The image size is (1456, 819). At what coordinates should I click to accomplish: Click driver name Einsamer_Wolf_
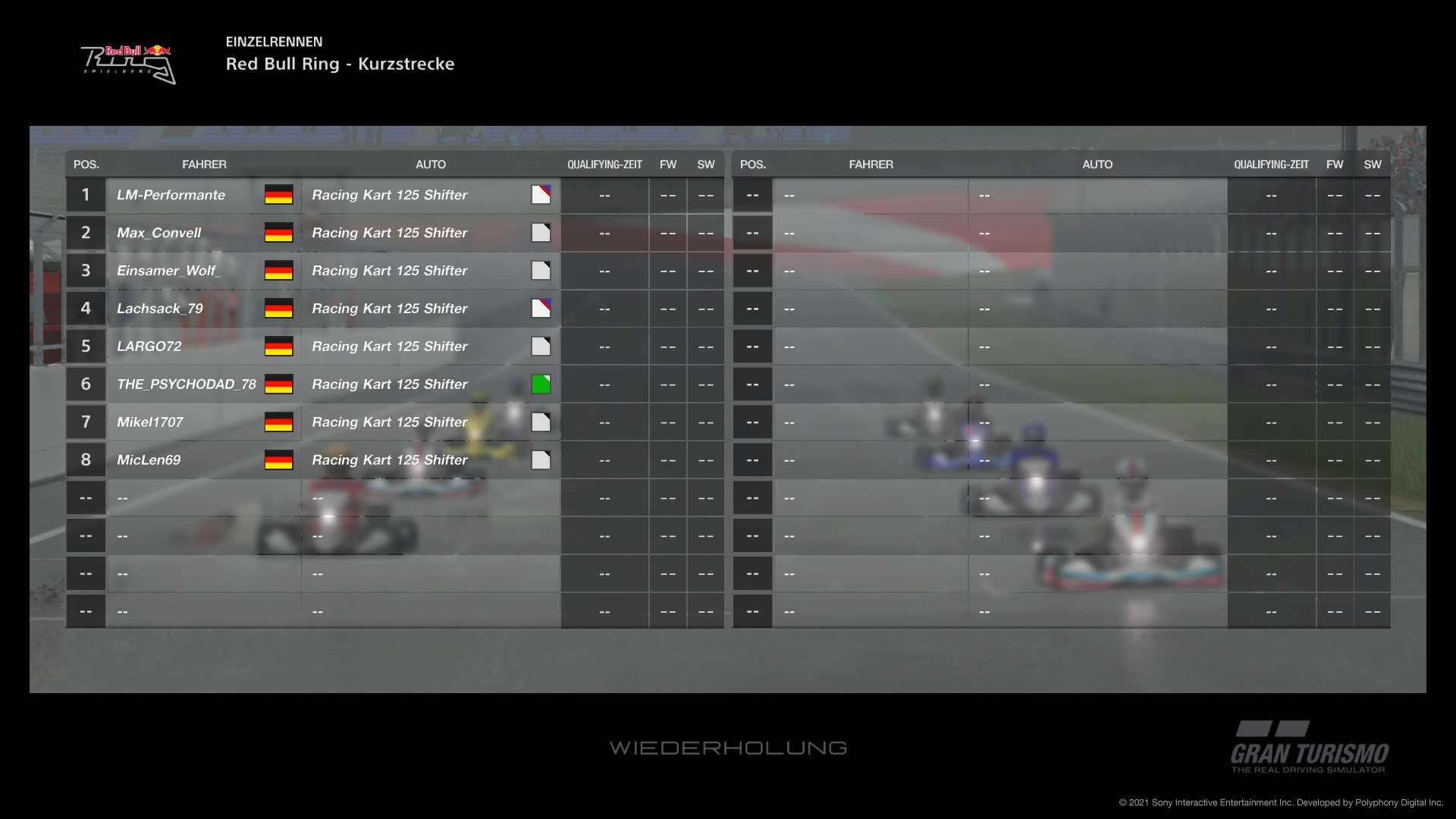pos(168,271)
